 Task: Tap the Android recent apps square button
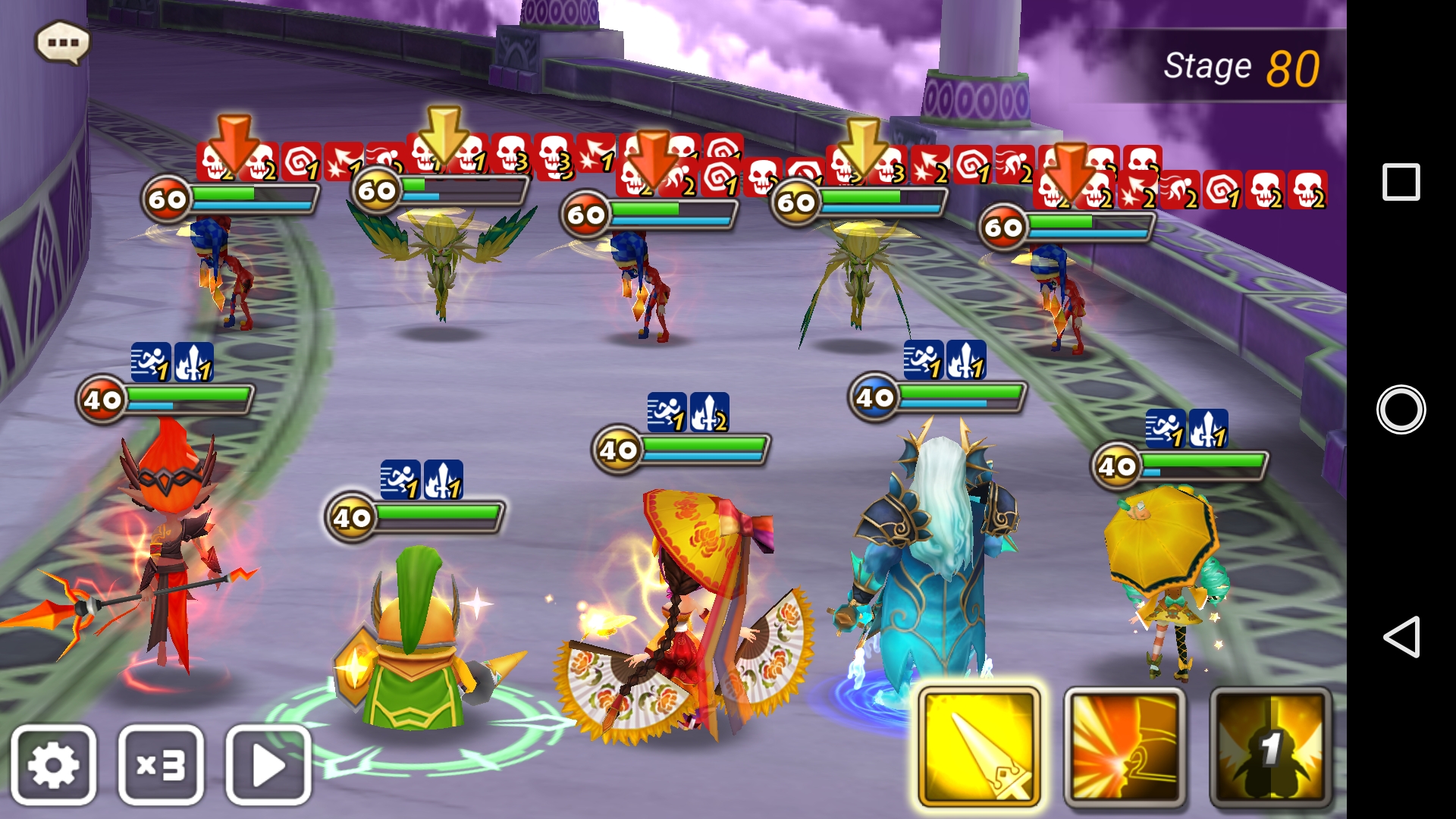(x=1401, y=182)
